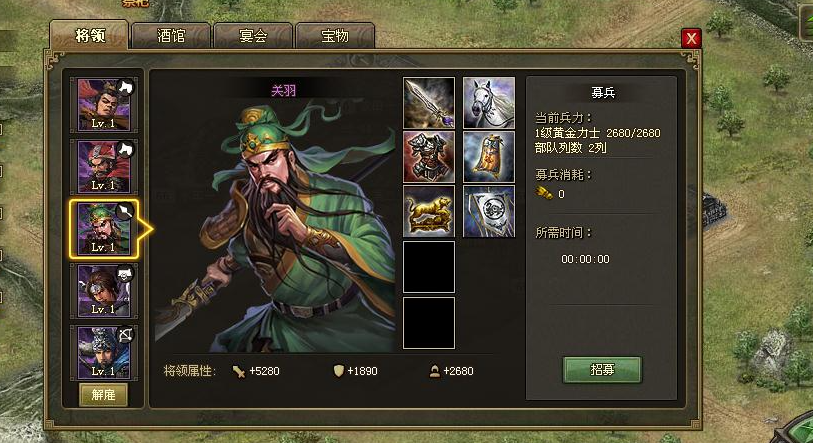Viewport: 813px width, 443px height.
Task: Close the general window with the red X
Action: [x=690, y=38]
